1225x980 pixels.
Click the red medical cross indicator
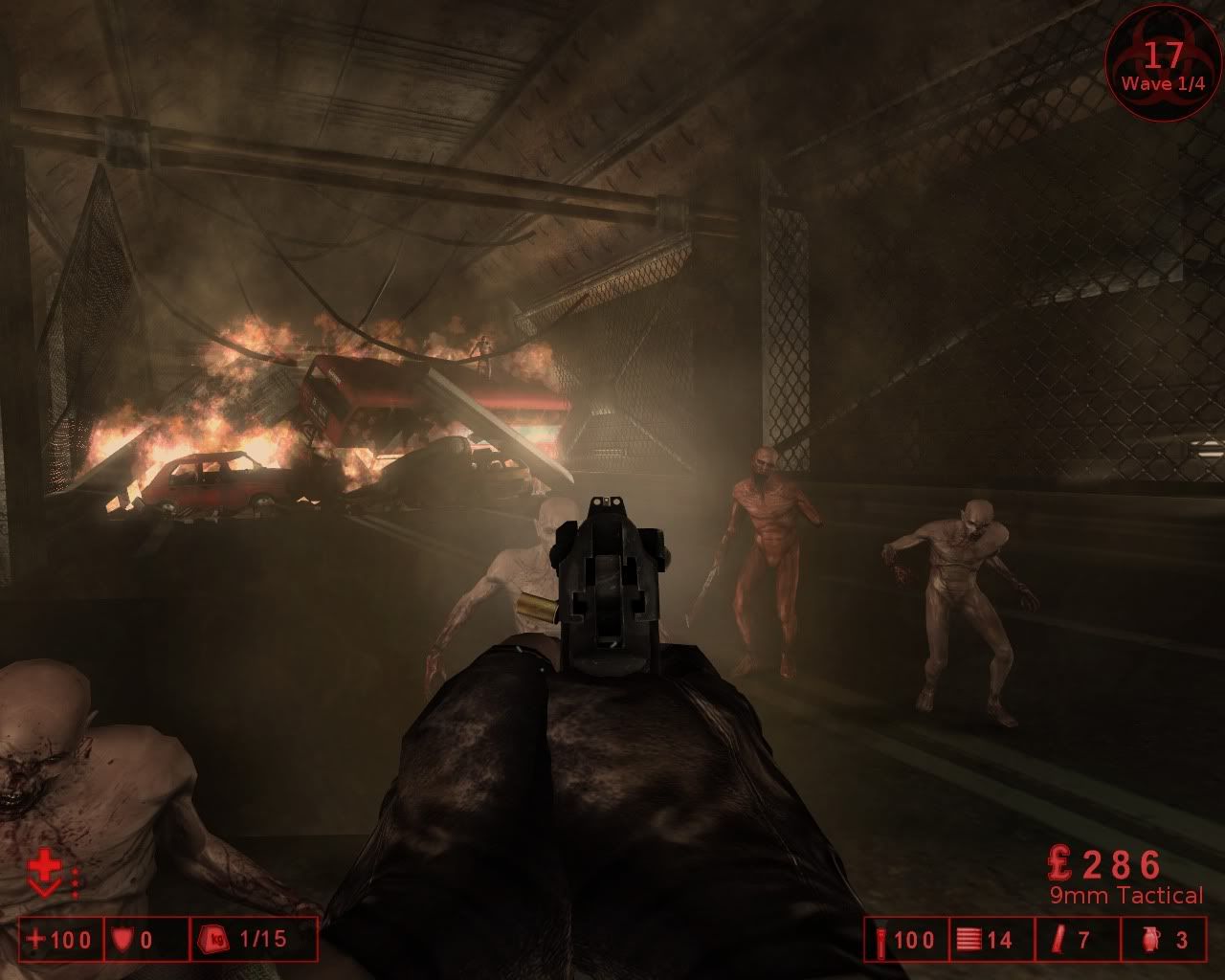pyautogui.click(x=43, y=869)
